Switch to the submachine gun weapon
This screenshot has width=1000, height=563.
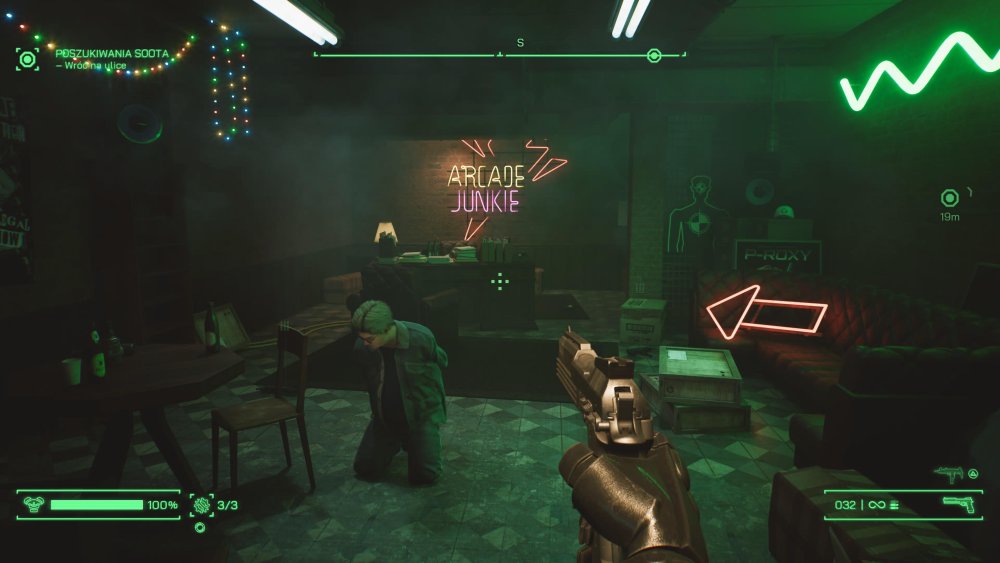tap(948, 475)
